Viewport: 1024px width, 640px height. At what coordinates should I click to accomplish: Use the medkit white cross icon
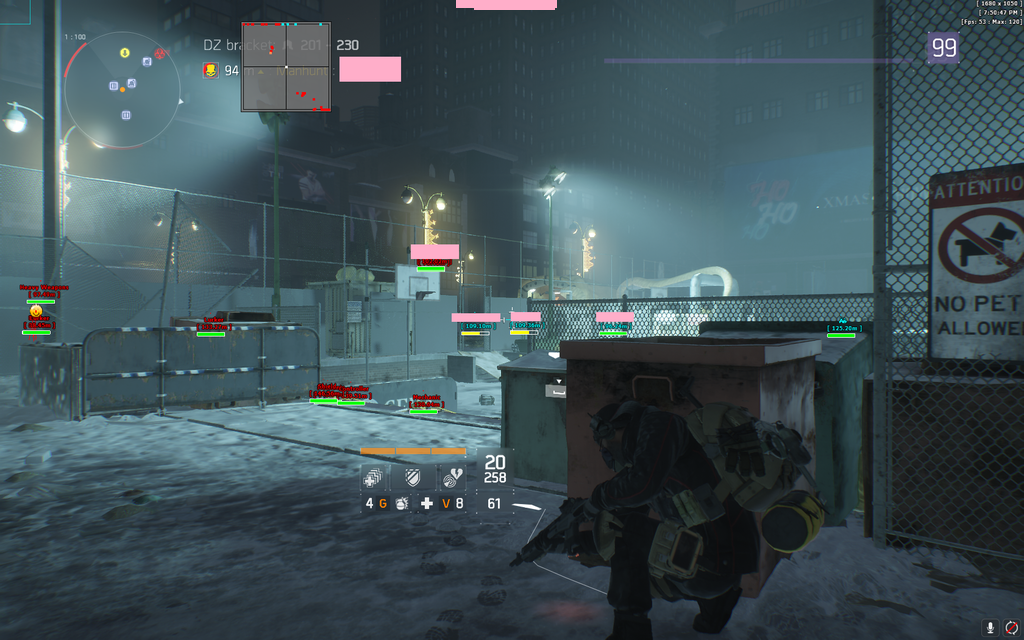427,503
